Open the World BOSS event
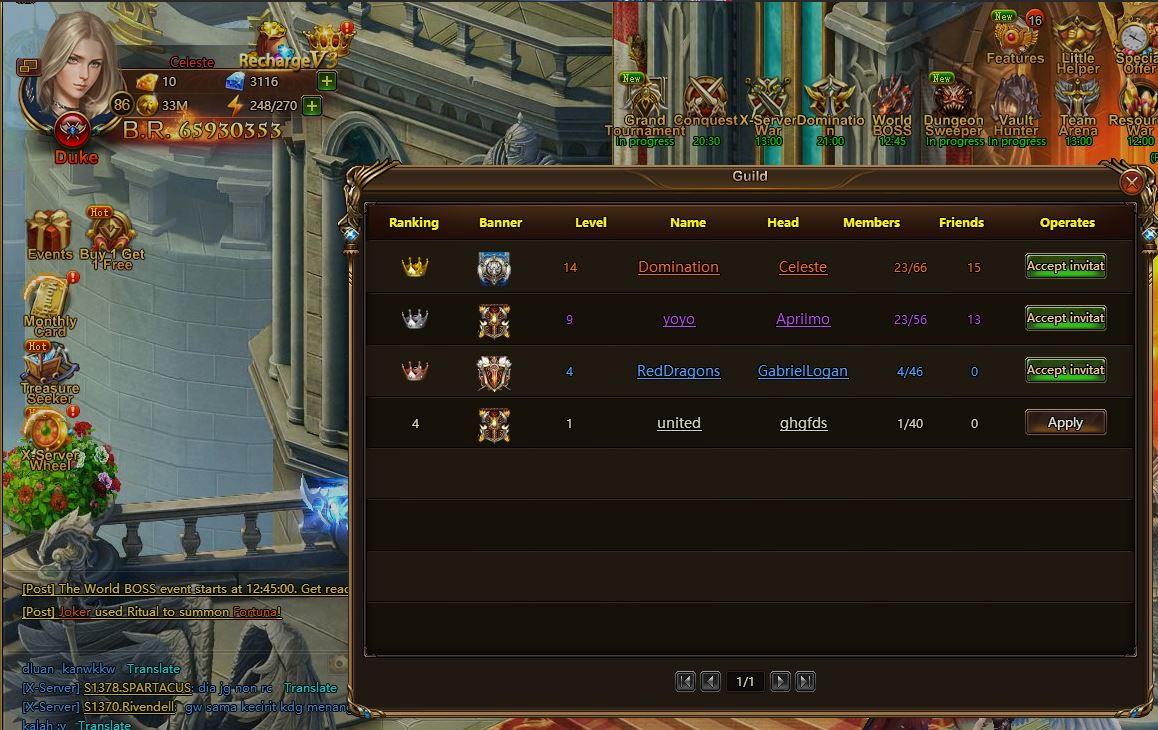 (892, 108)
